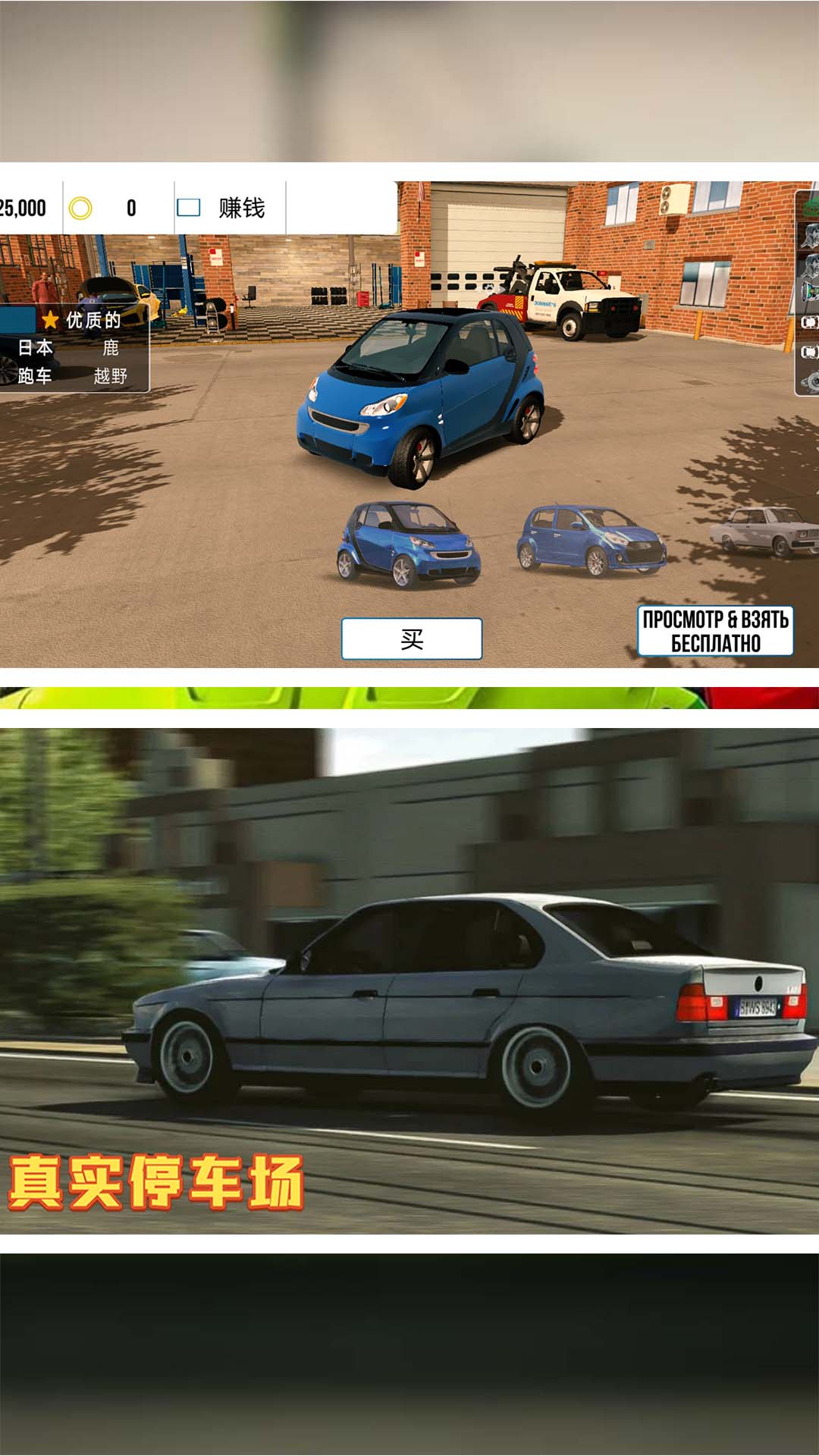Filter by the 越野 off-road category
The image size is (819, 1456).
point(111,376)
